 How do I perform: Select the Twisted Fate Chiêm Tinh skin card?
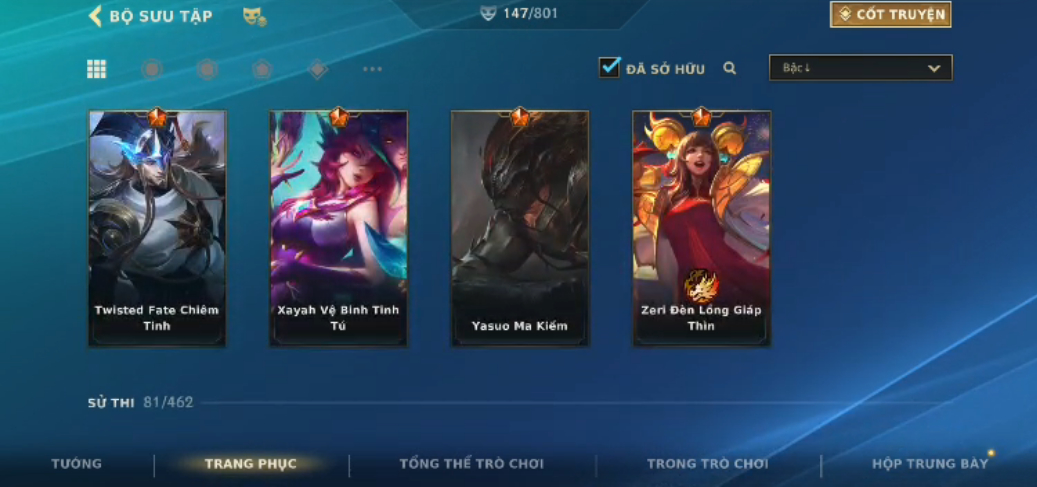pyautogui.click(x=157, y=229)
